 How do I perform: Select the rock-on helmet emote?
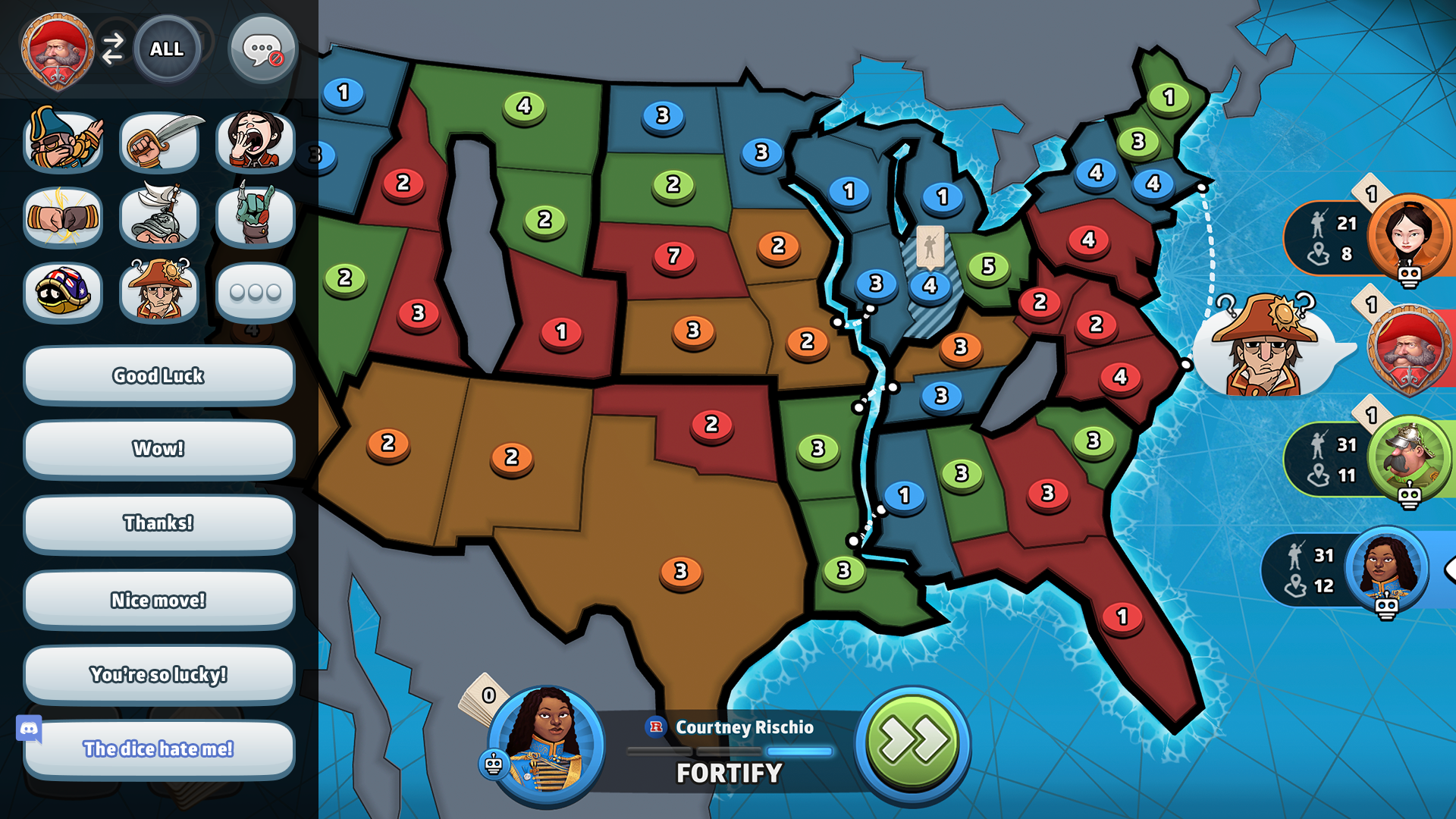click(x=255, y=217)
